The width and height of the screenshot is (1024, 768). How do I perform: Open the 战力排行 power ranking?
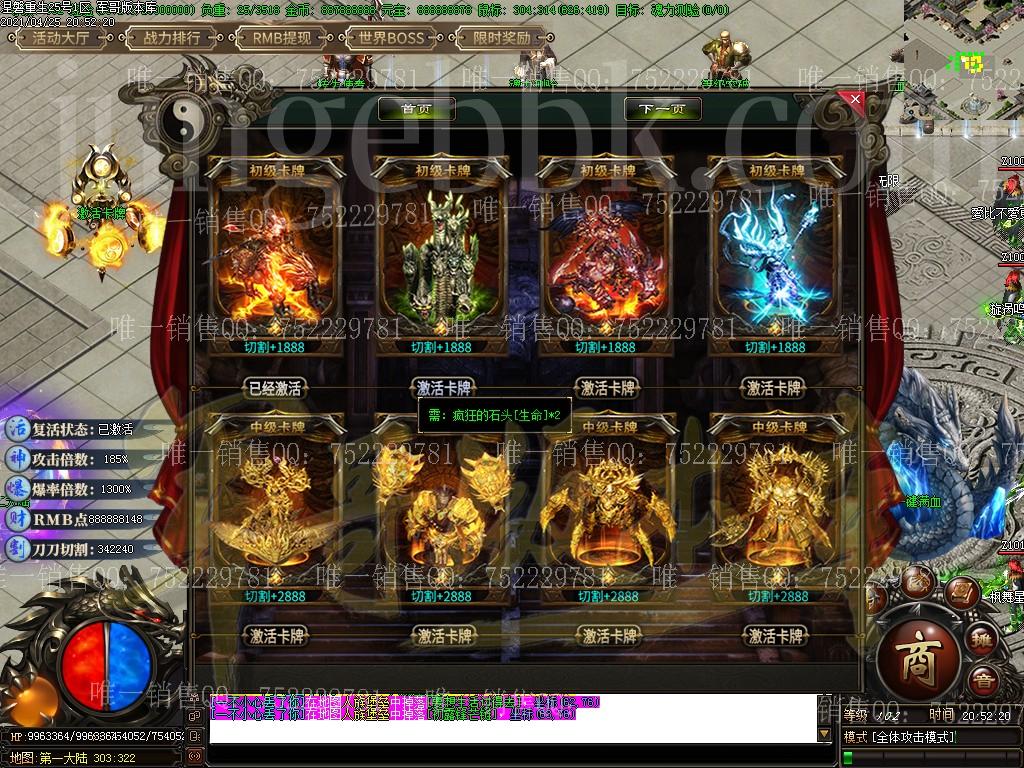172,38
